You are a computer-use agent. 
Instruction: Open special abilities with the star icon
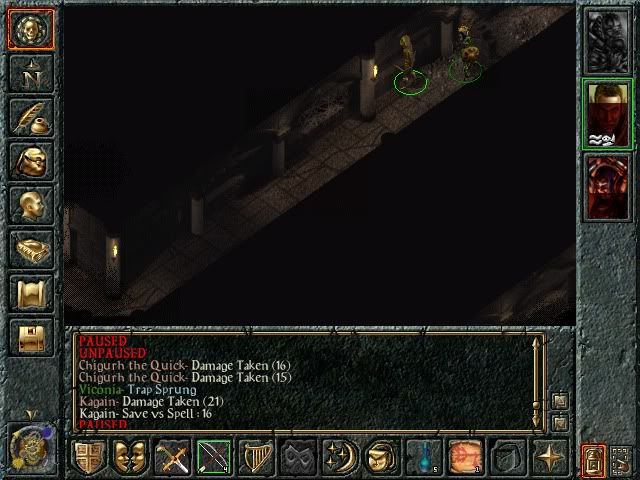pos(549,457)
